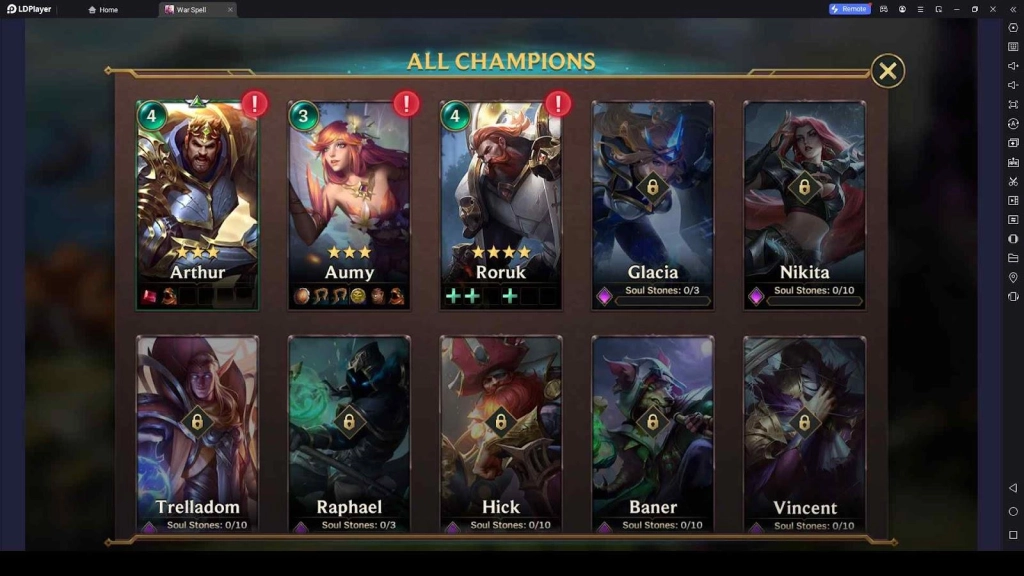
Task: Select locked champion Vincent
Action: point(805,432)
